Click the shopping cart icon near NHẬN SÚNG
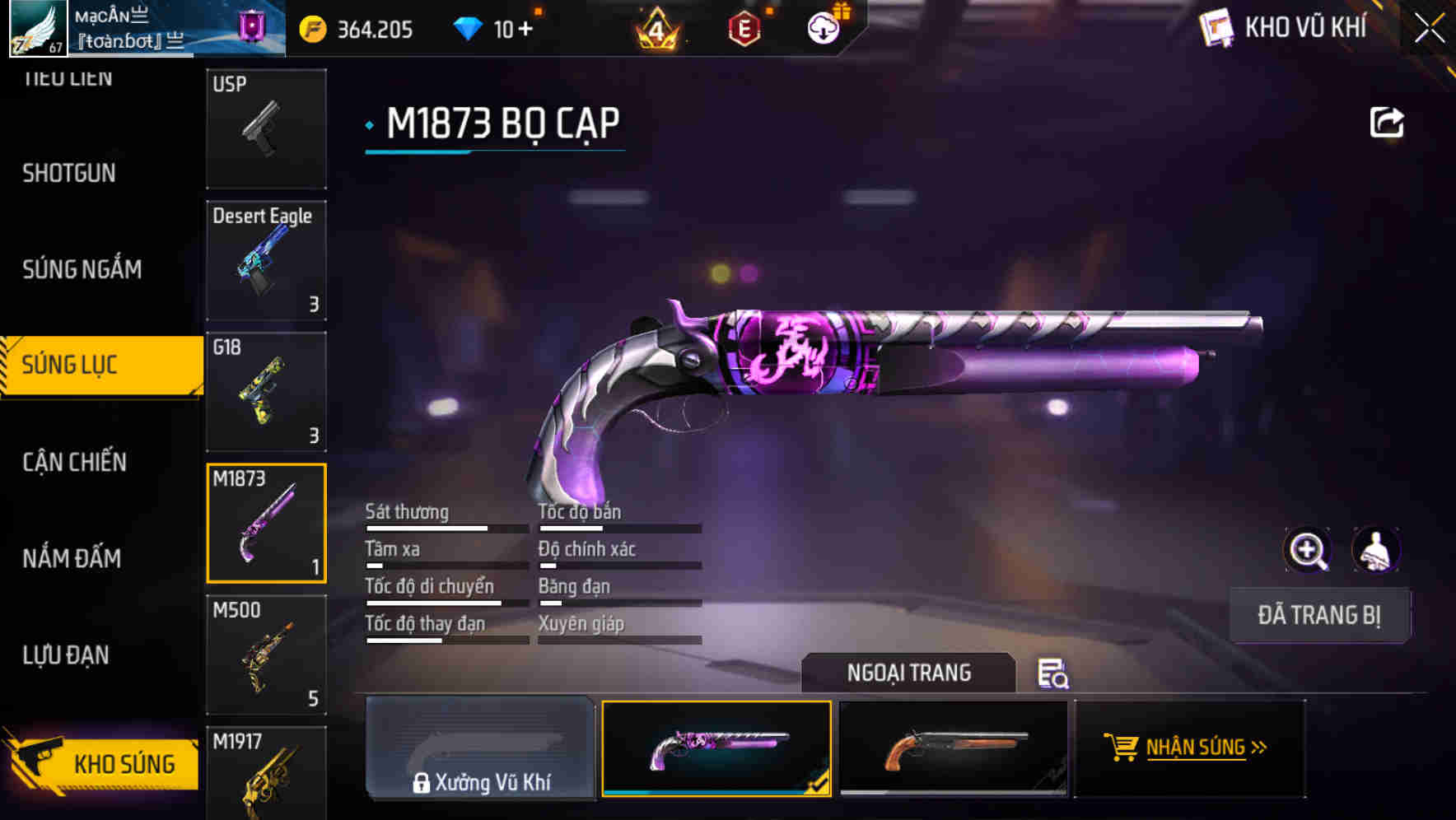 point(1122,748)
